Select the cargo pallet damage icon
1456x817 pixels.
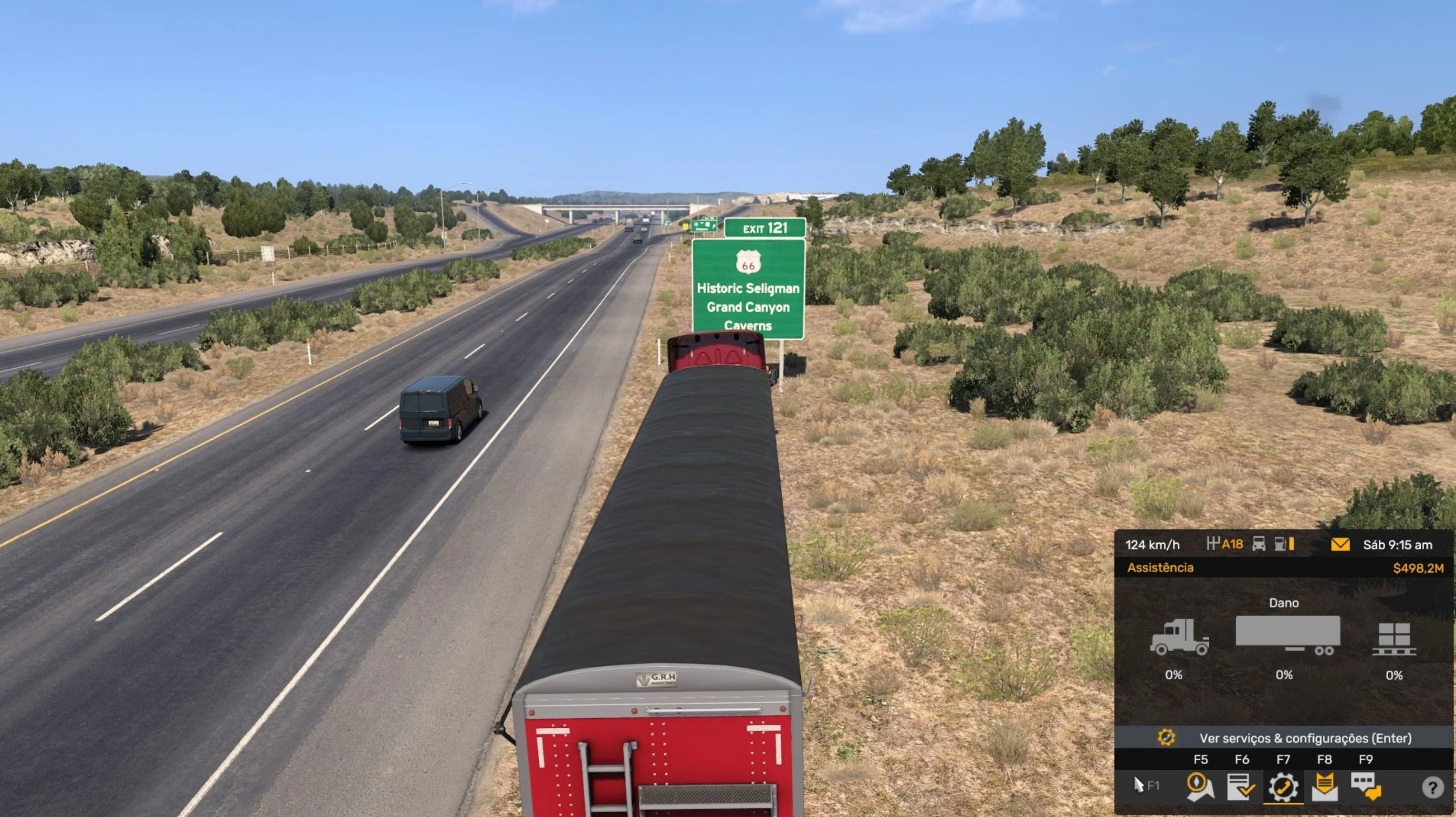click(1394, 639)
